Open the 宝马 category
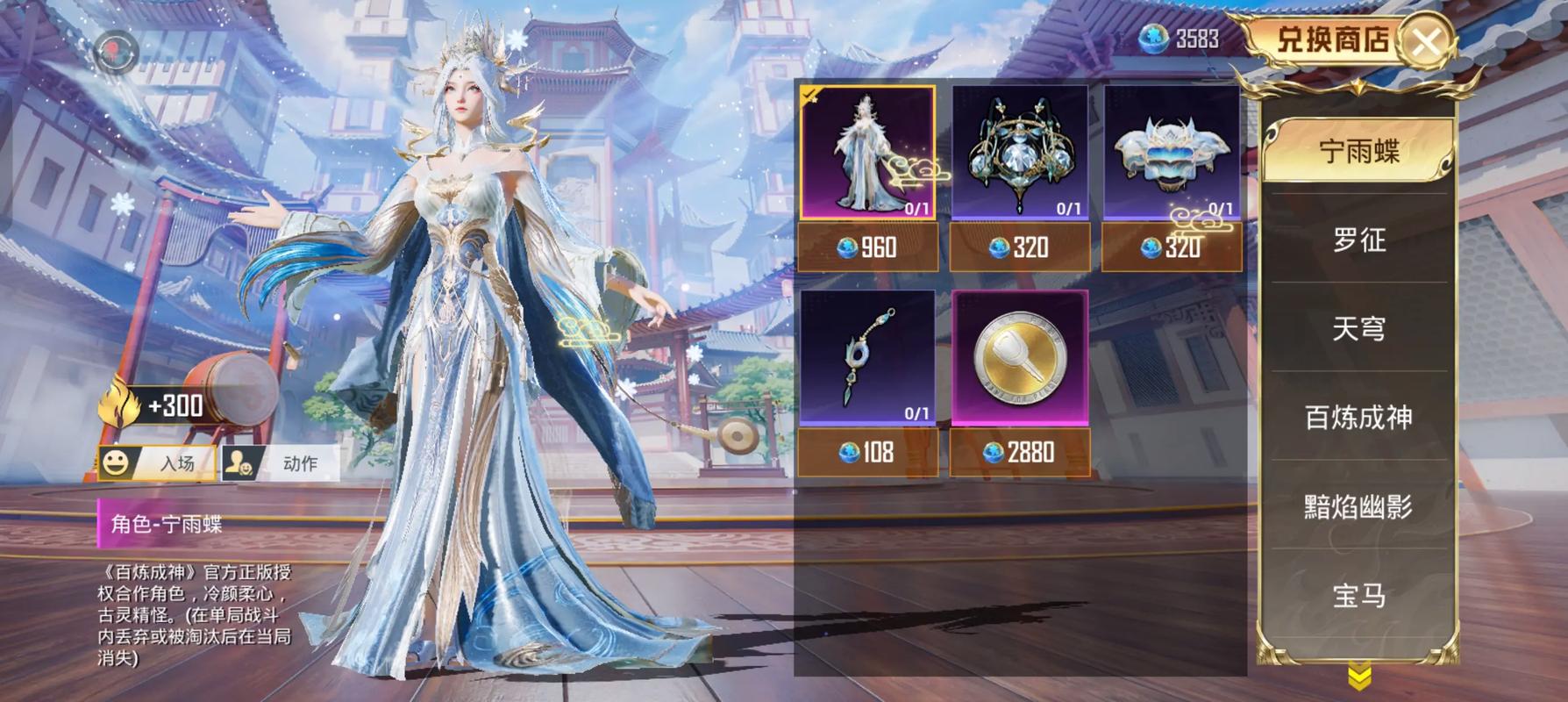 (1358, 596)
